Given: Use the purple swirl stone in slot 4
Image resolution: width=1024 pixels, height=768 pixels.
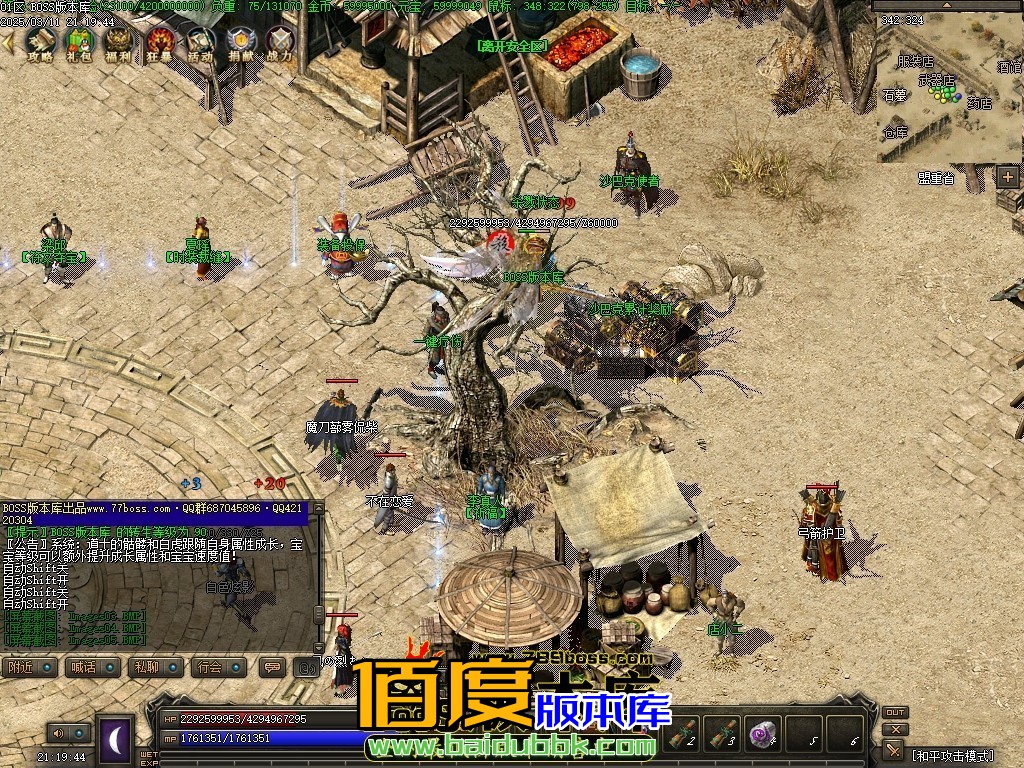Looking at the screenshot, I should (x=765, y=733).
